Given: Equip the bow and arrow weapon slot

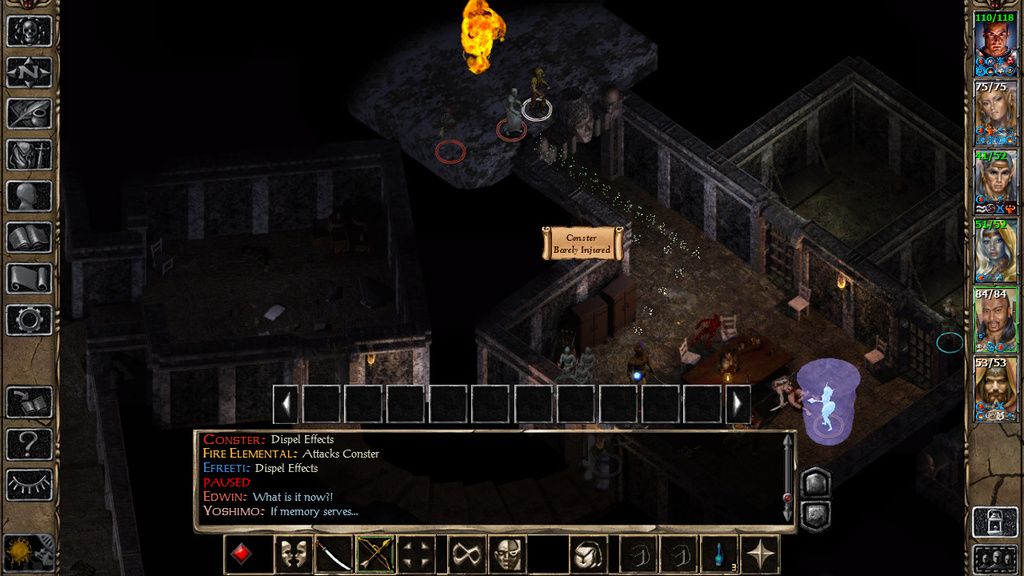Looking at the screenshot, I should click(374, 554).
